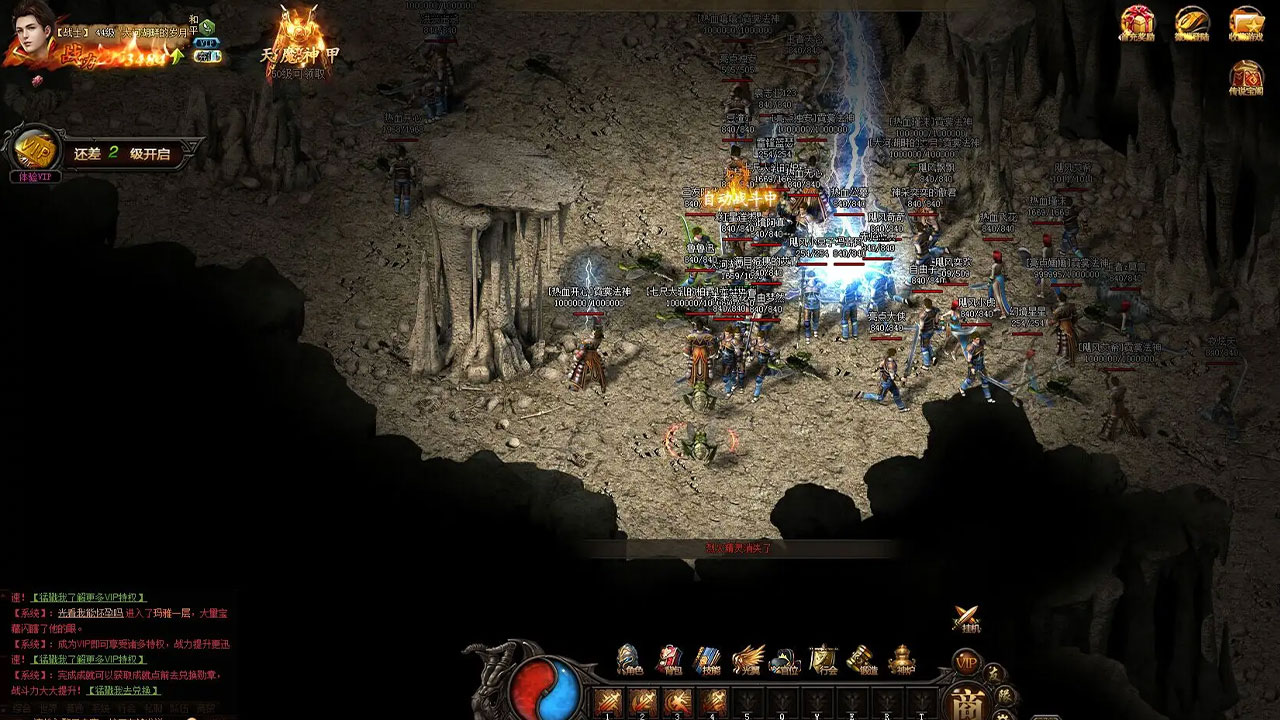Click the star folder favorite-game icon
The width and height of the screenshot is (1280, 720).
(1247, 24)
